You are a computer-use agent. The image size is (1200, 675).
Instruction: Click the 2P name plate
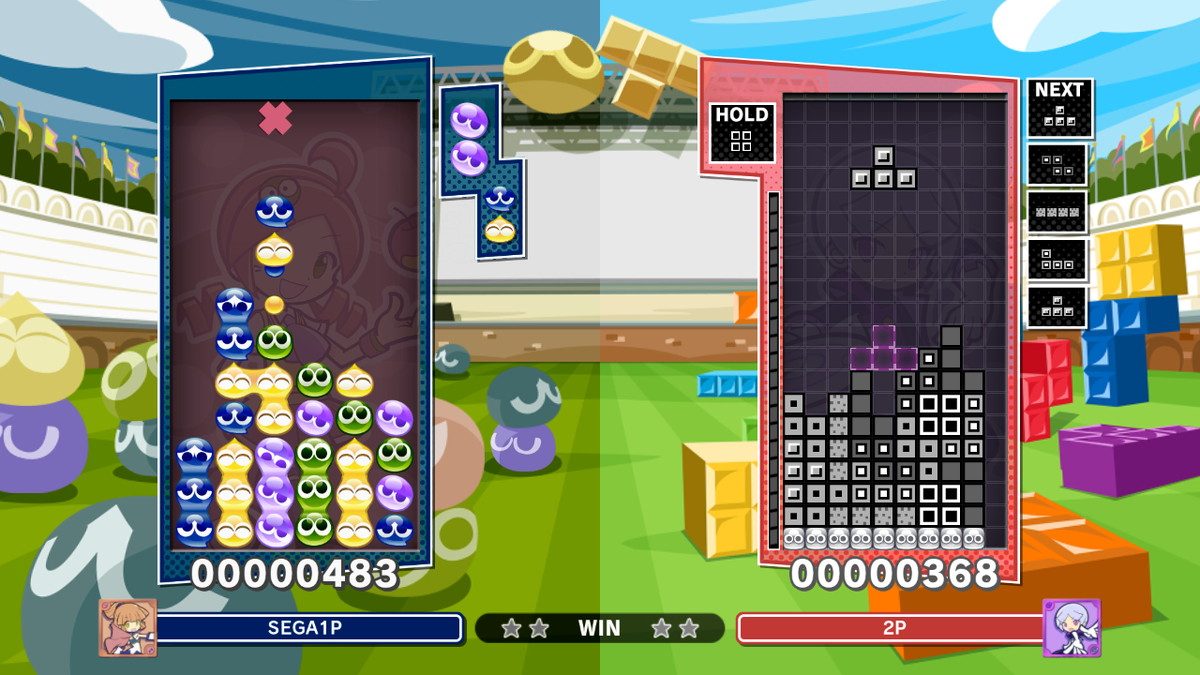[889, 628]
